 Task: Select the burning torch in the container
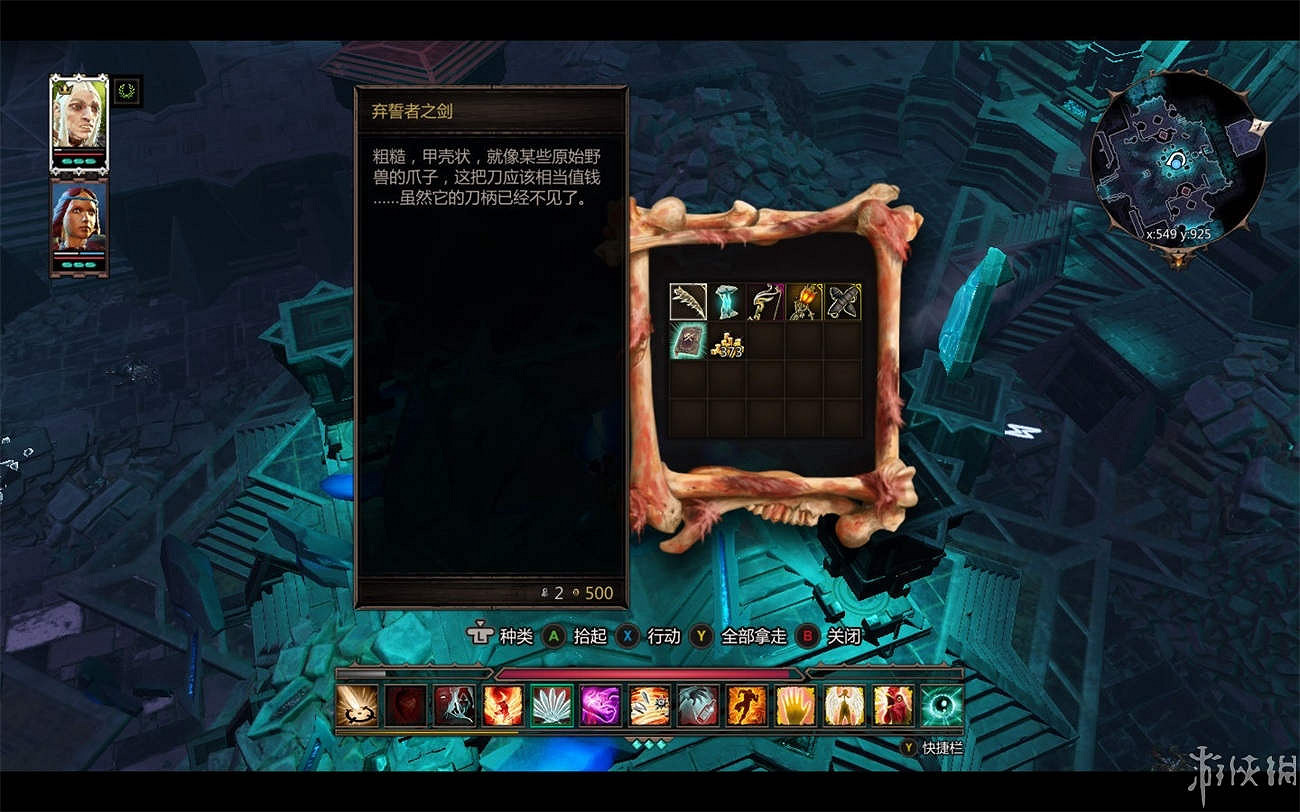(805, 303)
